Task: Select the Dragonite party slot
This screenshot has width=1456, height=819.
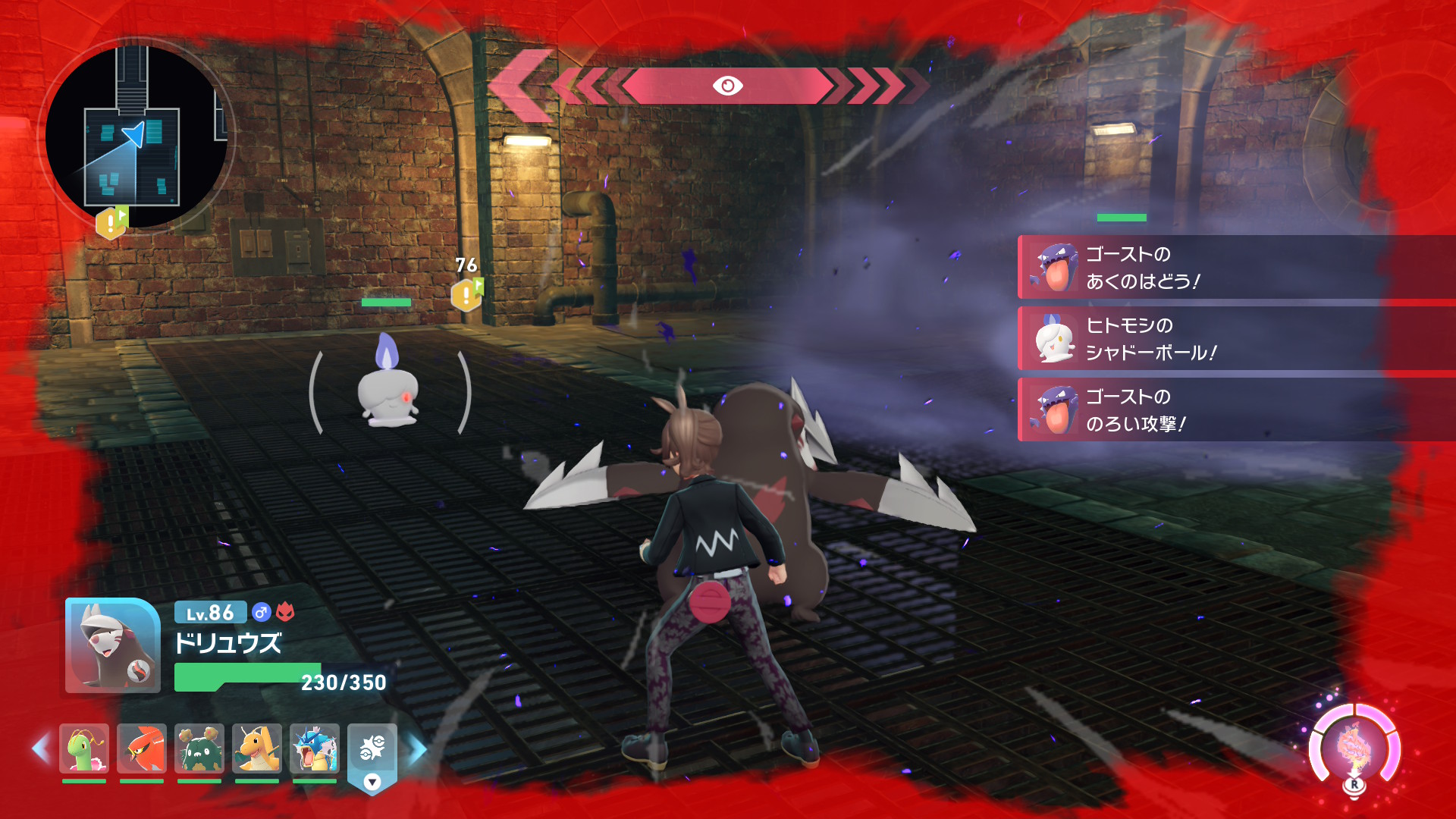Action: 256,748
